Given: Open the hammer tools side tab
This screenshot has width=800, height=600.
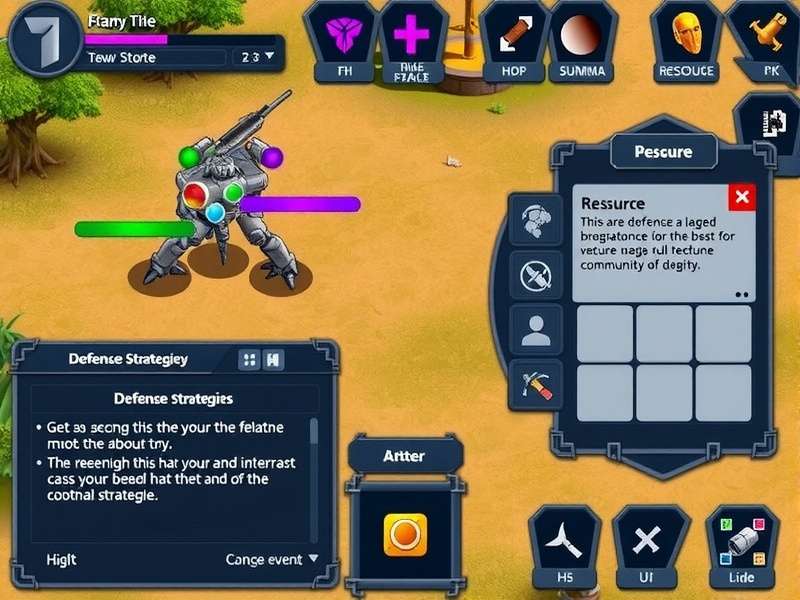Looking at the screenshot, I should [537, 383].
